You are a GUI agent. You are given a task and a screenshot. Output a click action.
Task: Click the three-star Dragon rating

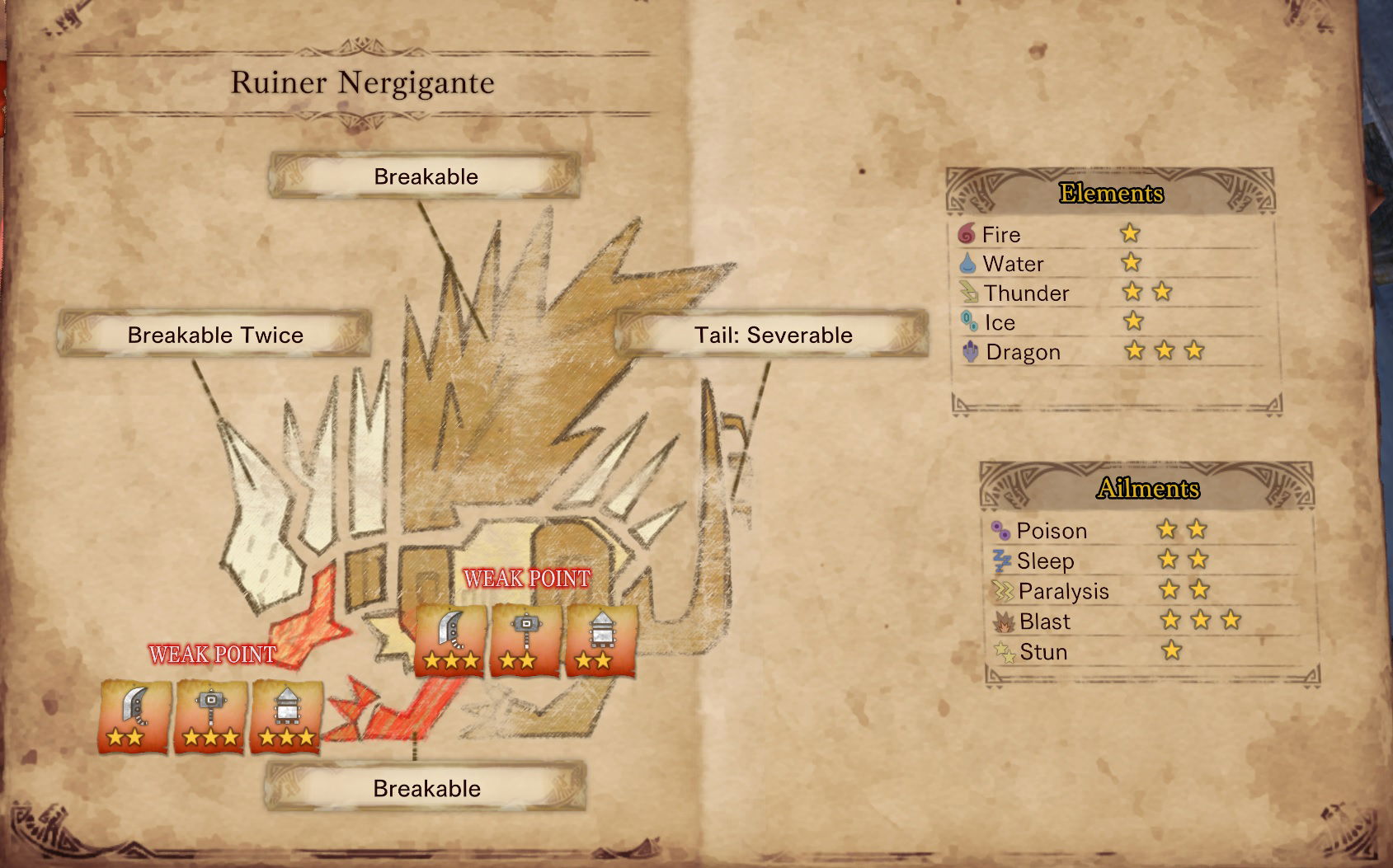click(1166, 351)
